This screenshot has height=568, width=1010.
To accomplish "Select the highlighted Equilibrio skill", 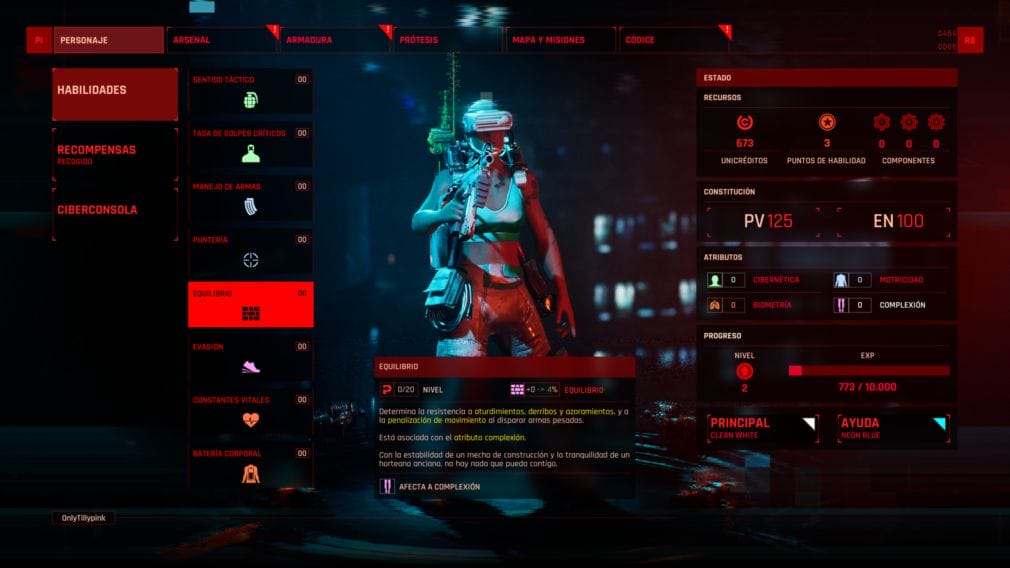I will click(250, 304).
